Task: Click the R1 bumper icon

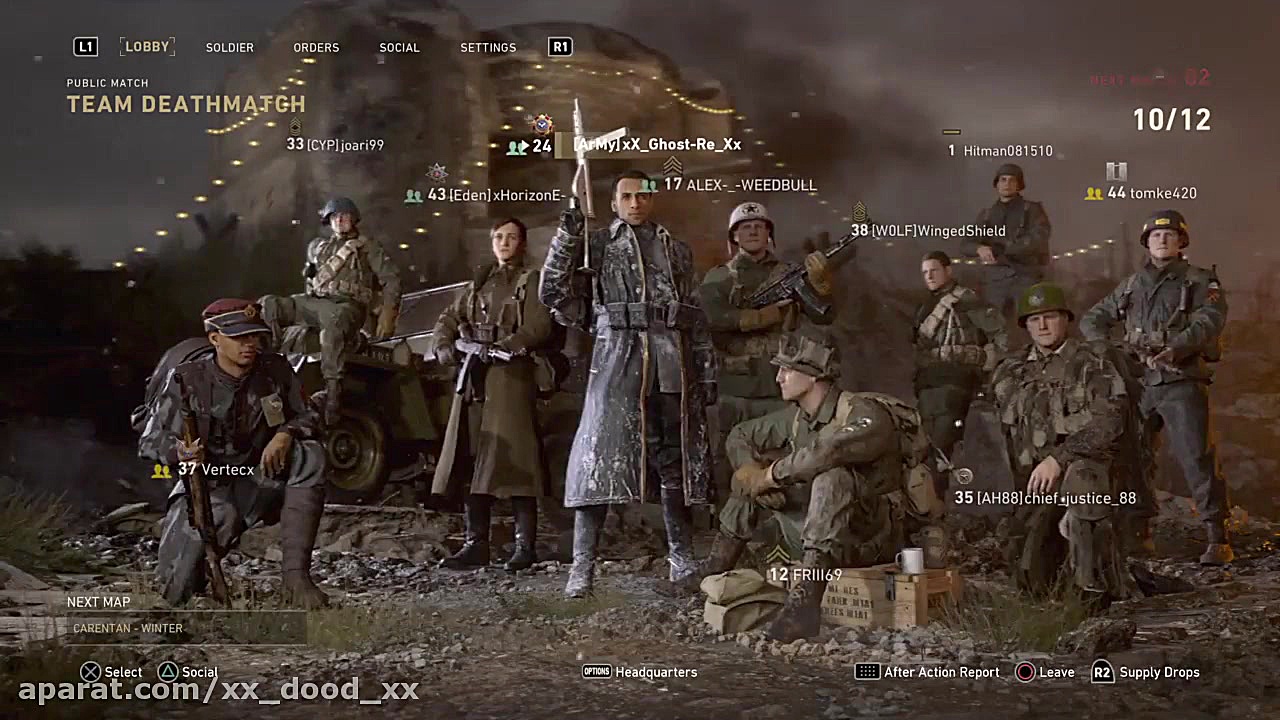Action: point(559,46)
